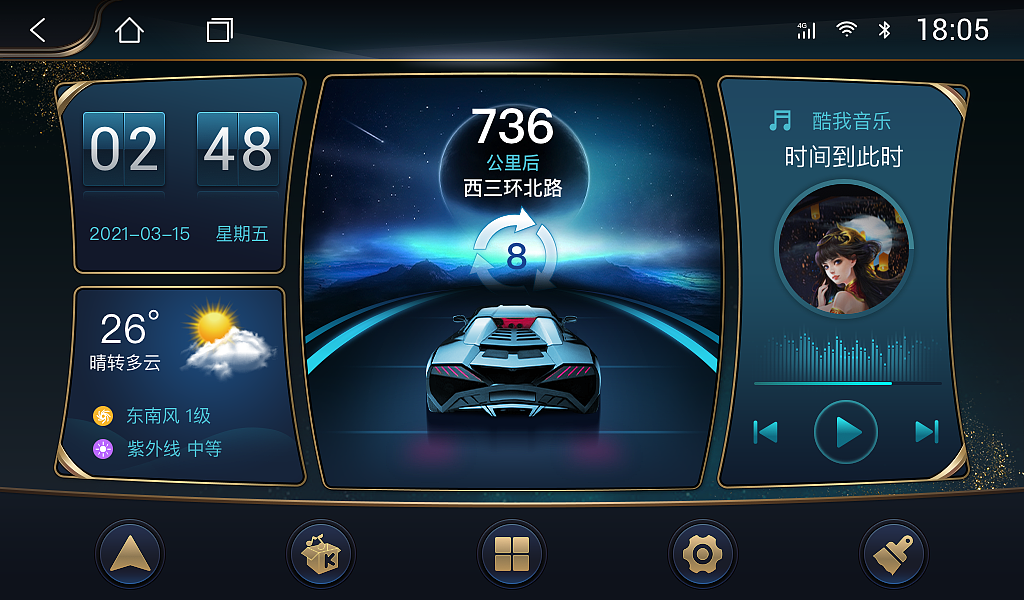1024x600 pixels.
Task: Open the home screen icon
Action: (x=129, y=30)
